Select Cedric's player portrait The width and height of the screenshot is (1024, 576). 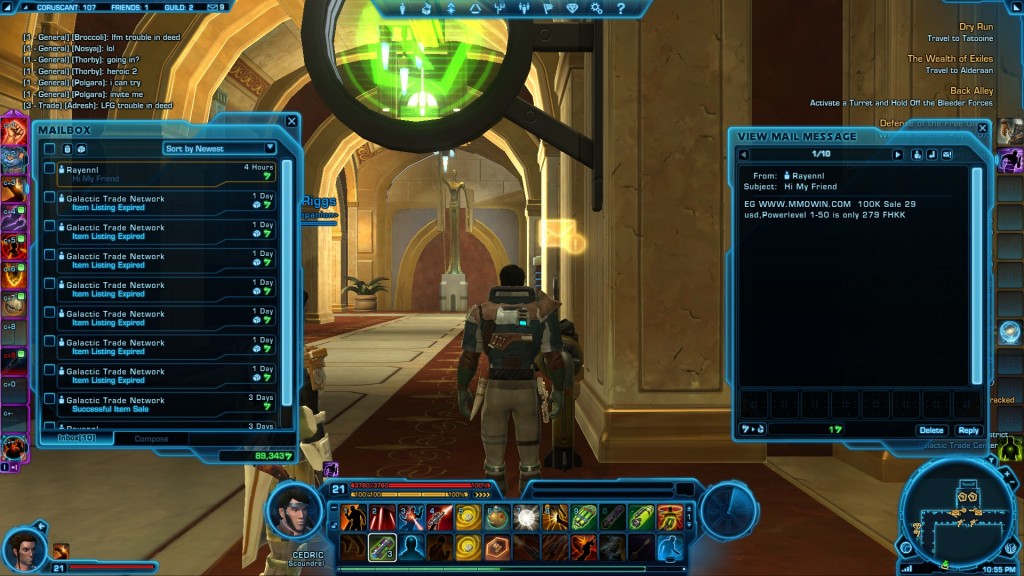point(295,512)
